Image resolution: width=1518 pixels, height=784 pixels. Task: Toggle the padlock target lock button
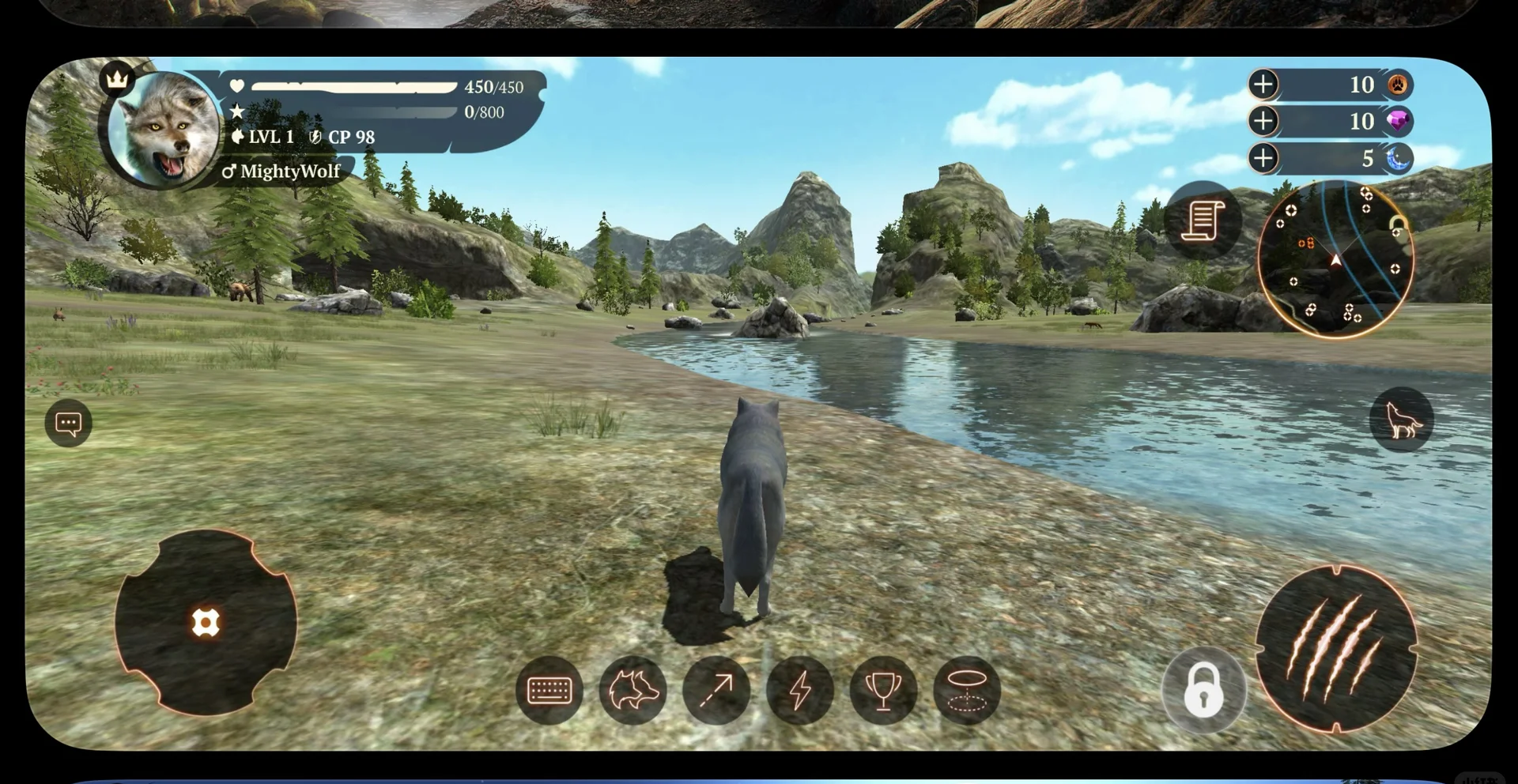(x=1203, y=690)
